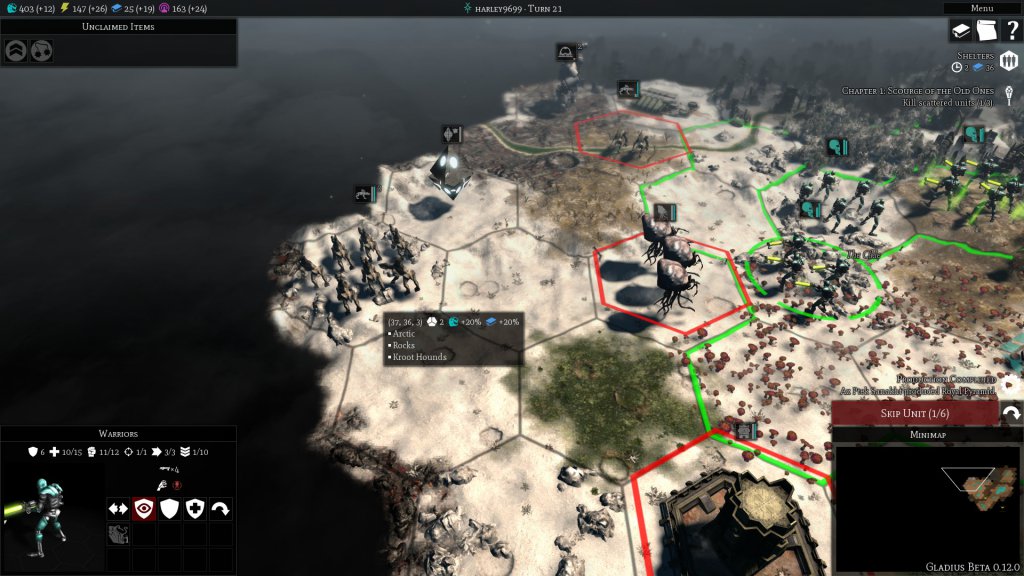Claim the bolas-like unclaimed item
The width and height of the screenshot is (1024, 576).
42,50
